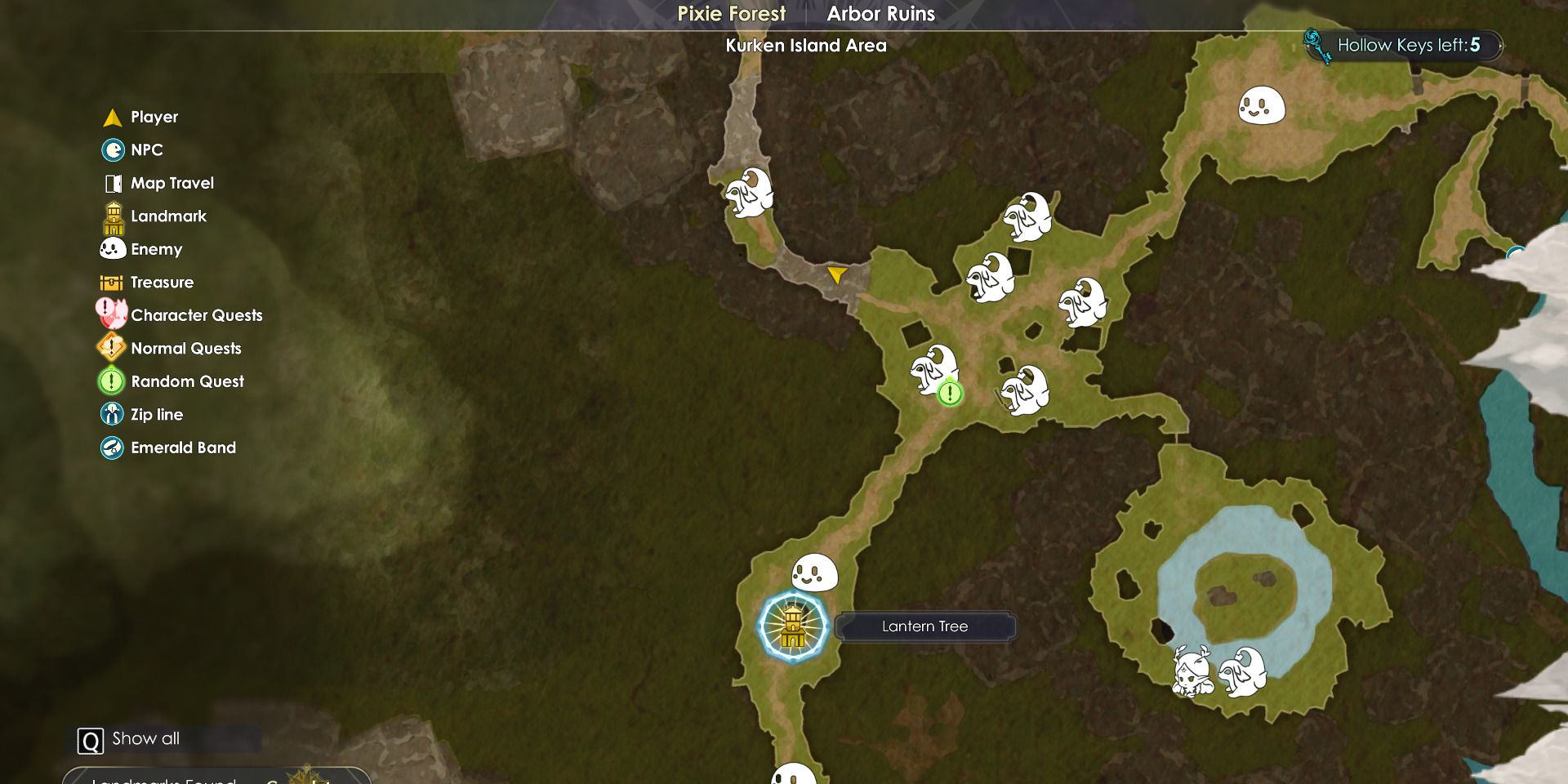This screenshot has width=1568, height=784.
Task: Toggle the Map Travel legend entry
Action: click(x=171, y=183)
